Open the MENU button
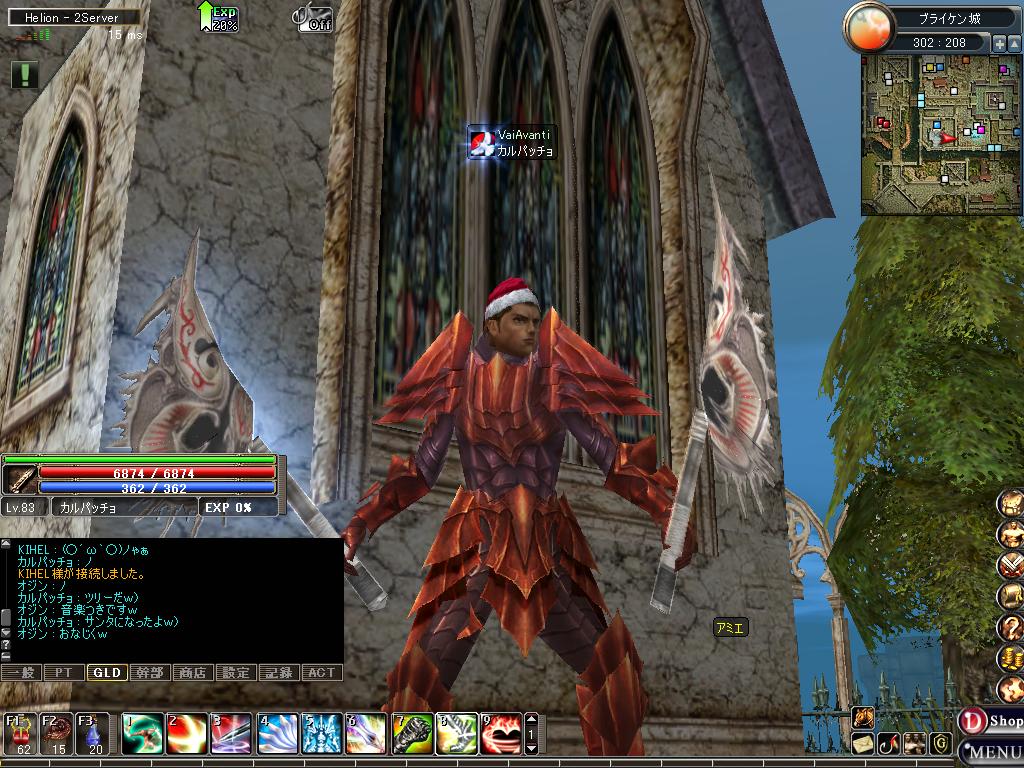1024x768 pixels. point(992,751)
